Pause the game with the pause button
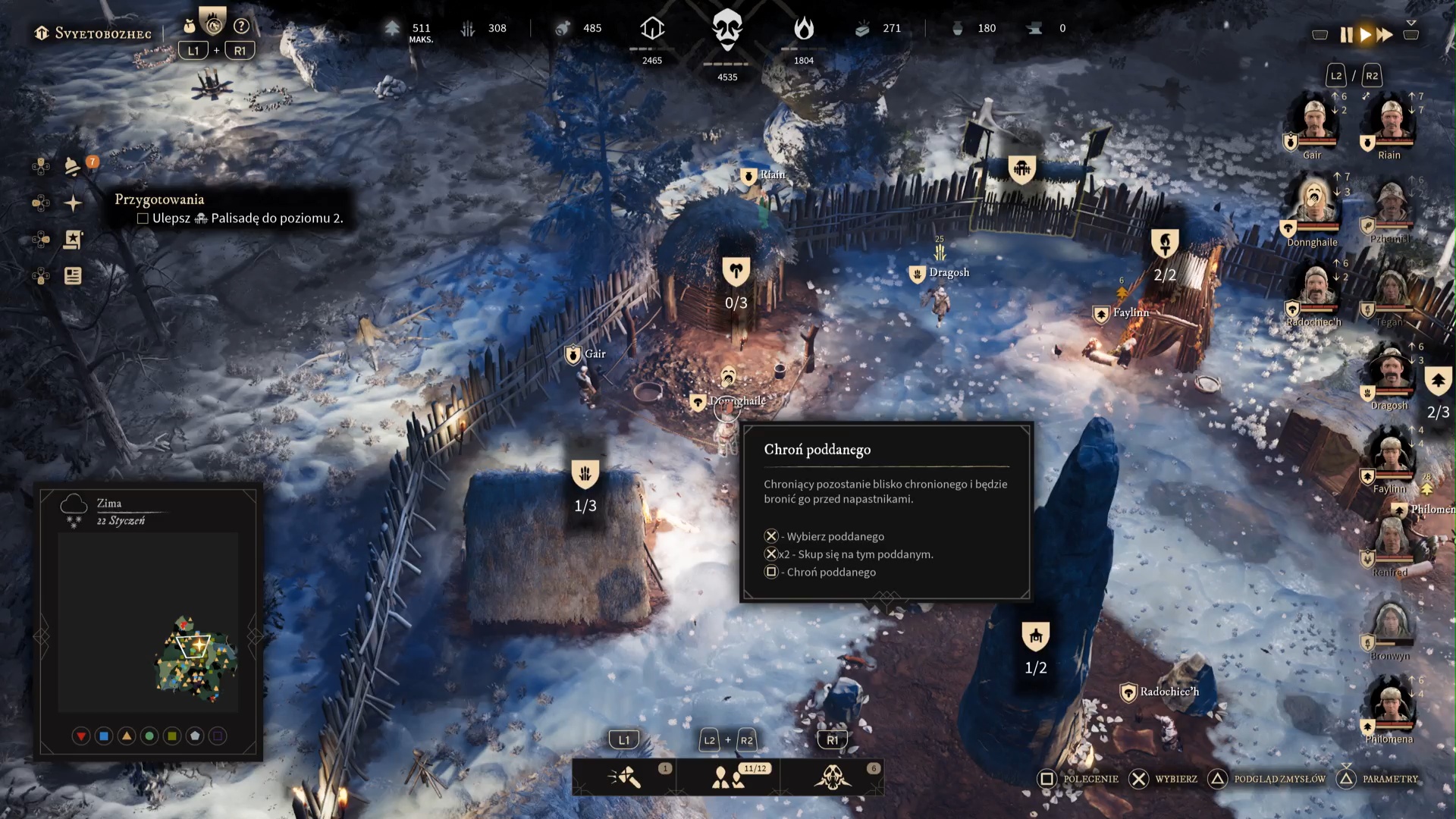 tap(1346, 35)
